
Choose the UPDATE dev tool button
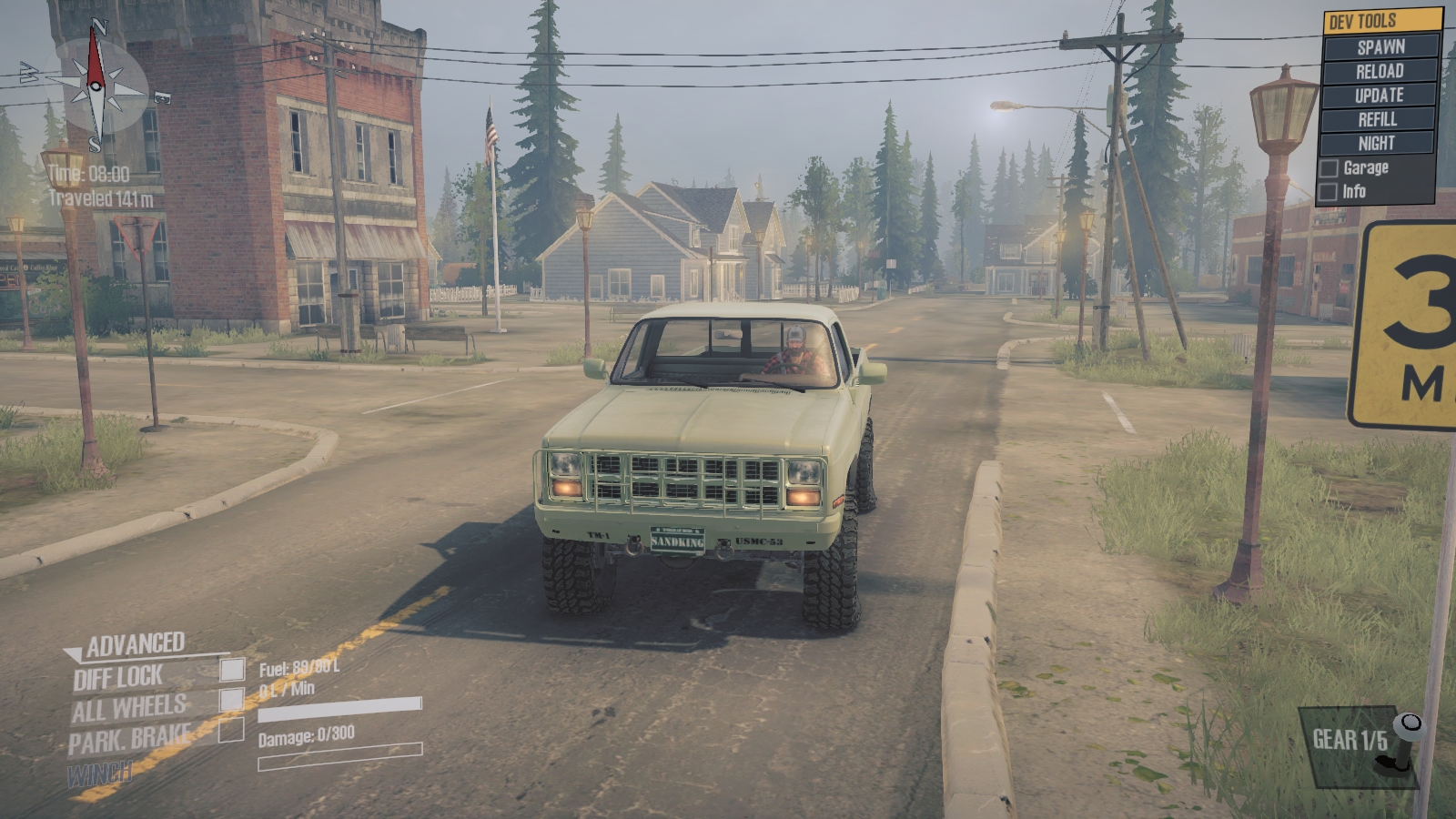(x=1380, y=95)
